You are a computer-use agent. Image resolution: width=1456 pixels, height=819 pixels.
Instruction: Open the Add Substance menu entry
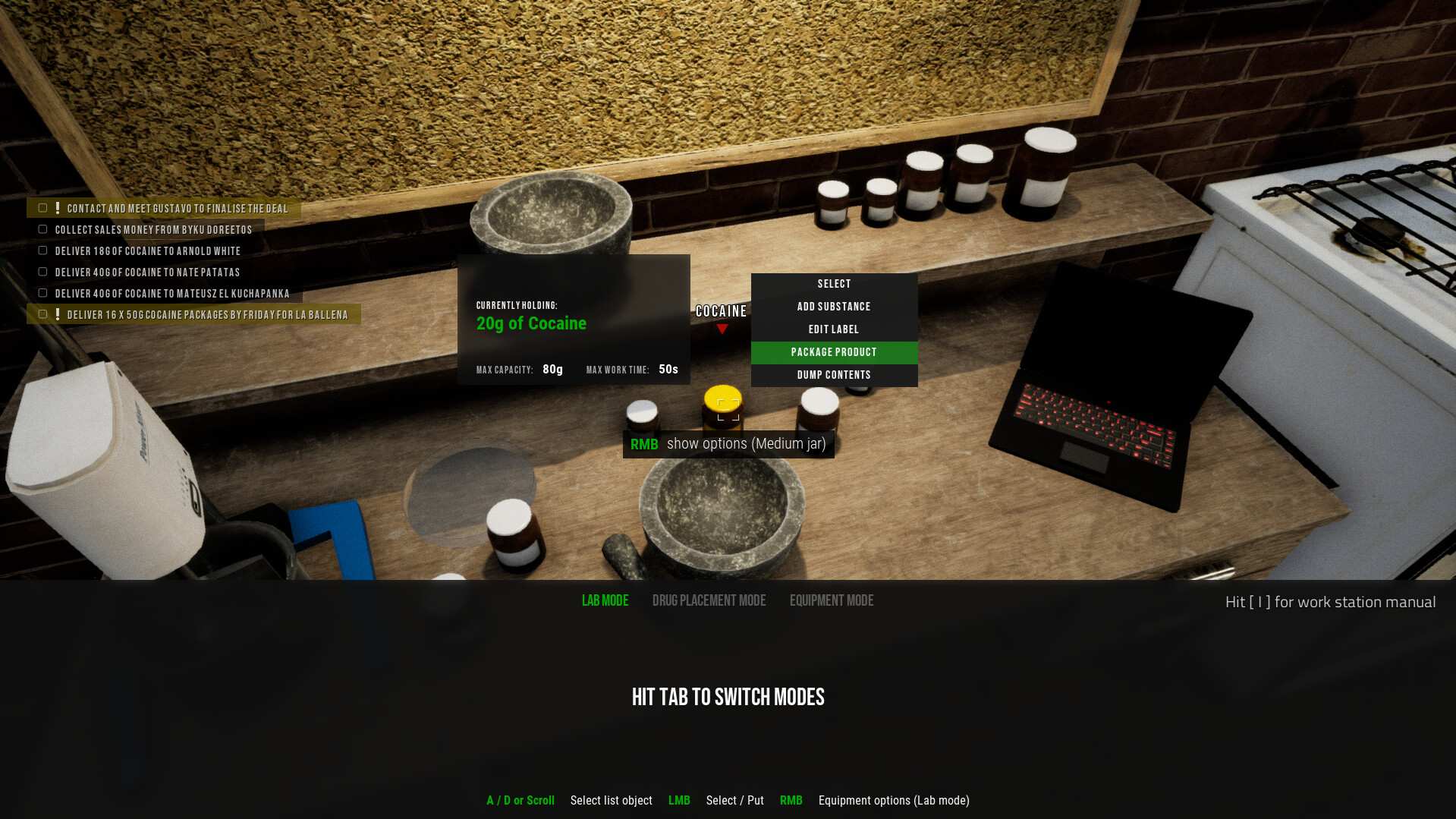point(833,306)
